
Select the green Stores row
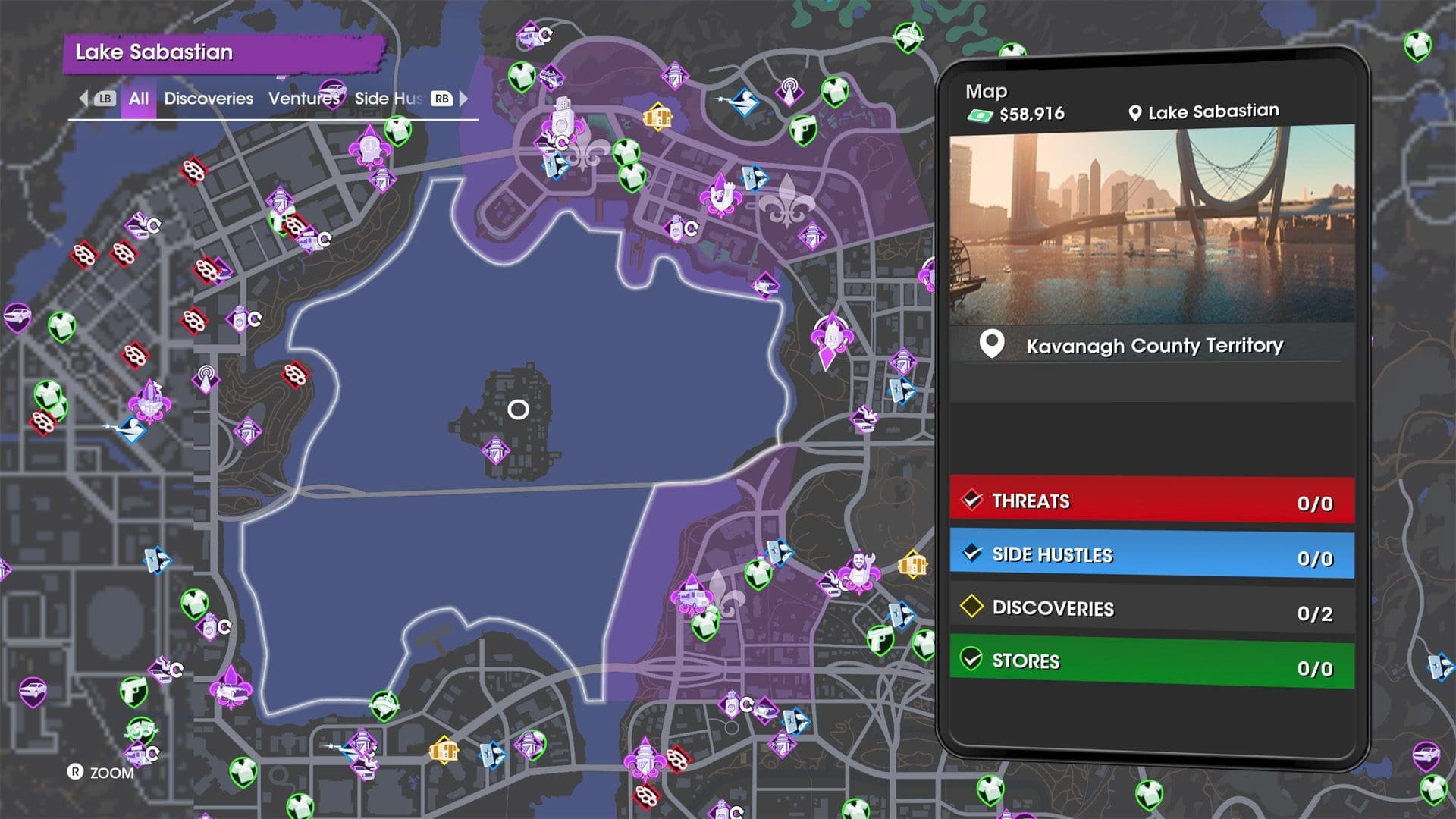tap(1151, 662)
